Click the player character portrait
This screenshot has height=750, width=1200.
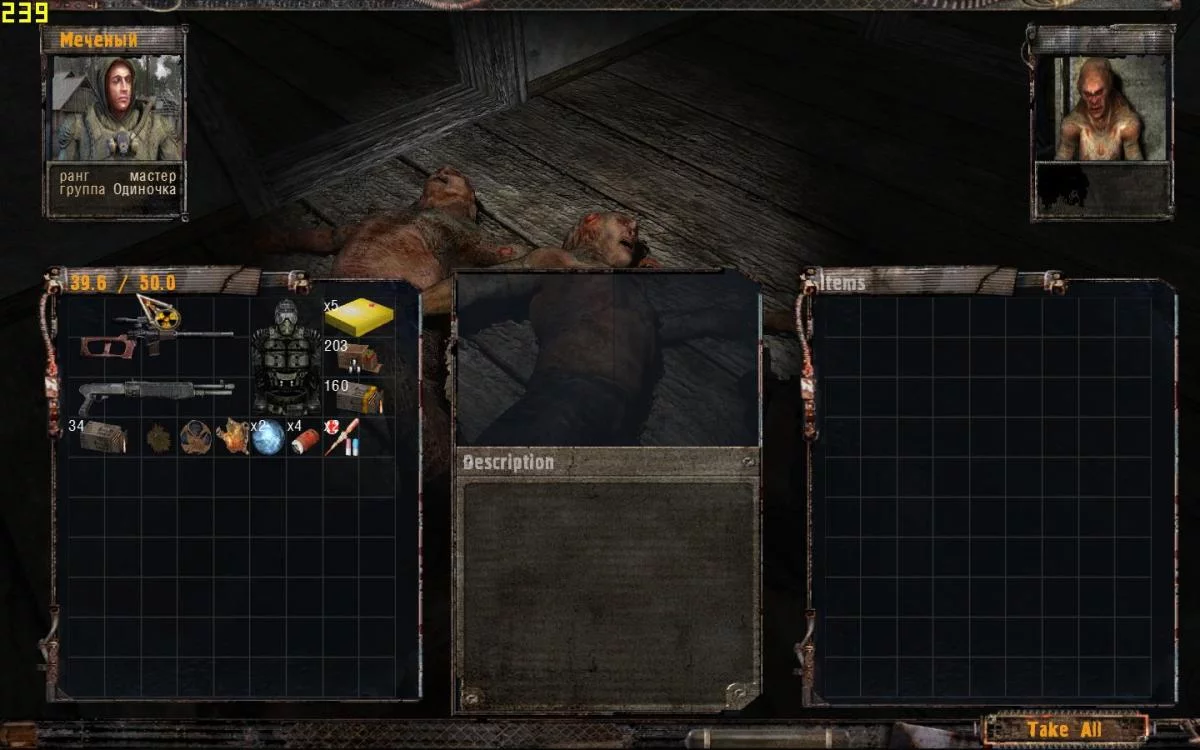(115, 108)
